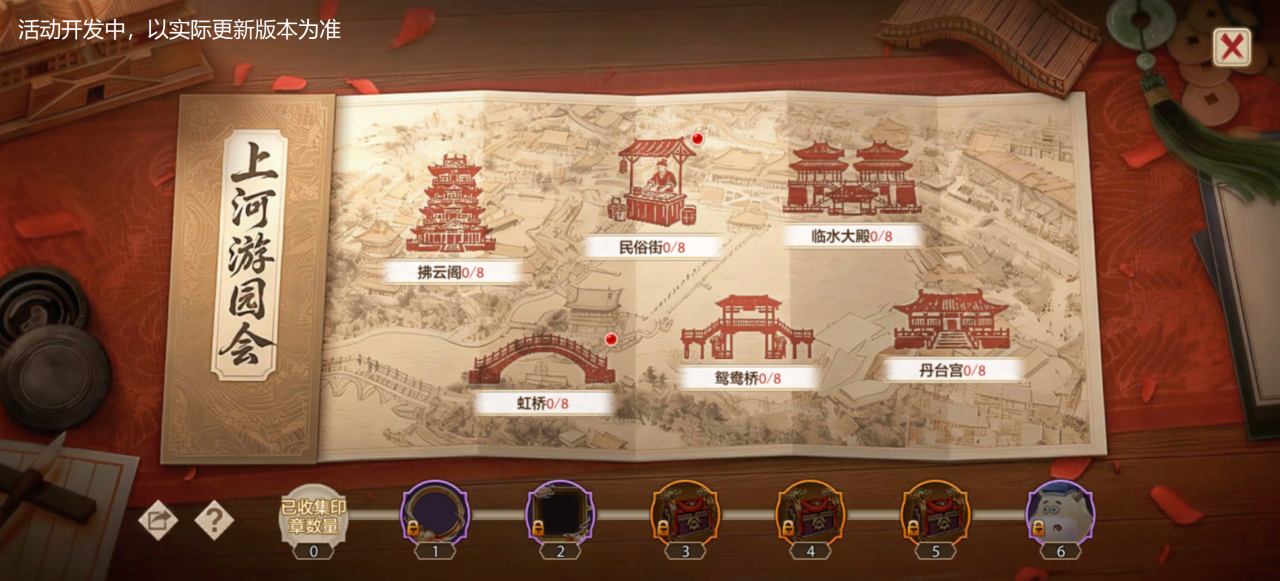Open the 丹台宫 palace location

[951, 323]
